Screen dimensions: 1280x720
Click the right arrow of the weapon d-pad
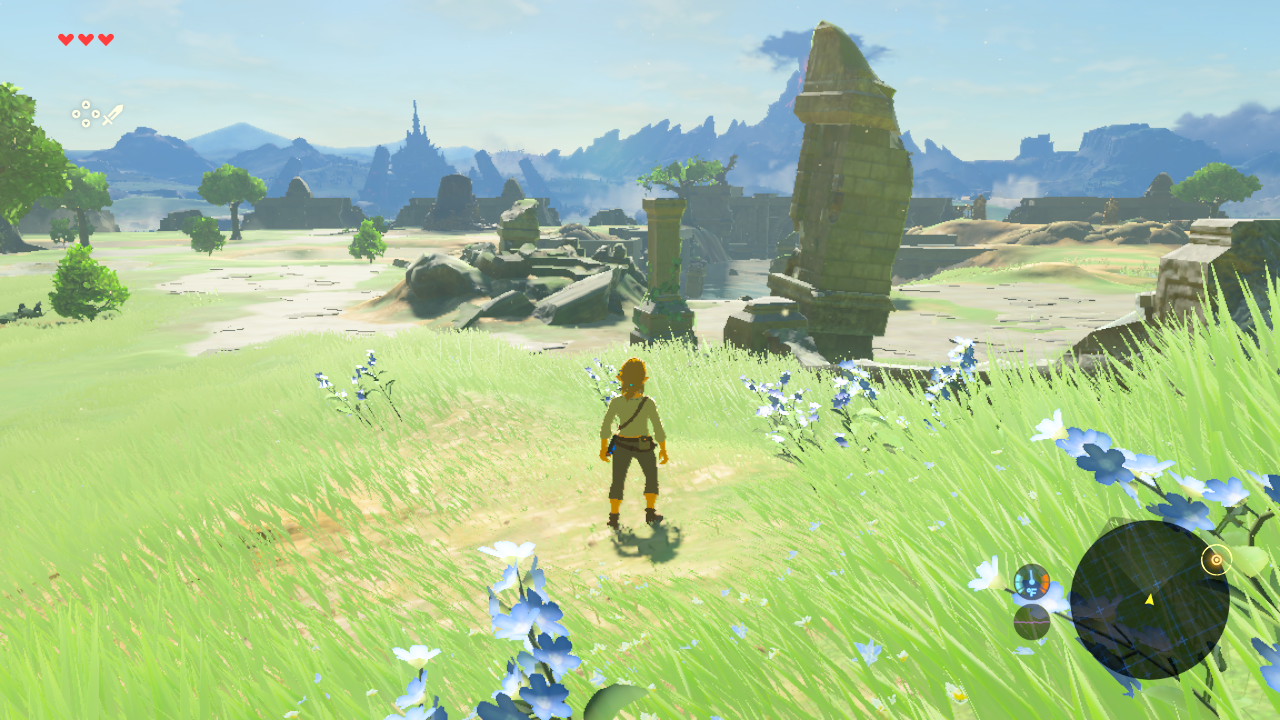[96, 114]
